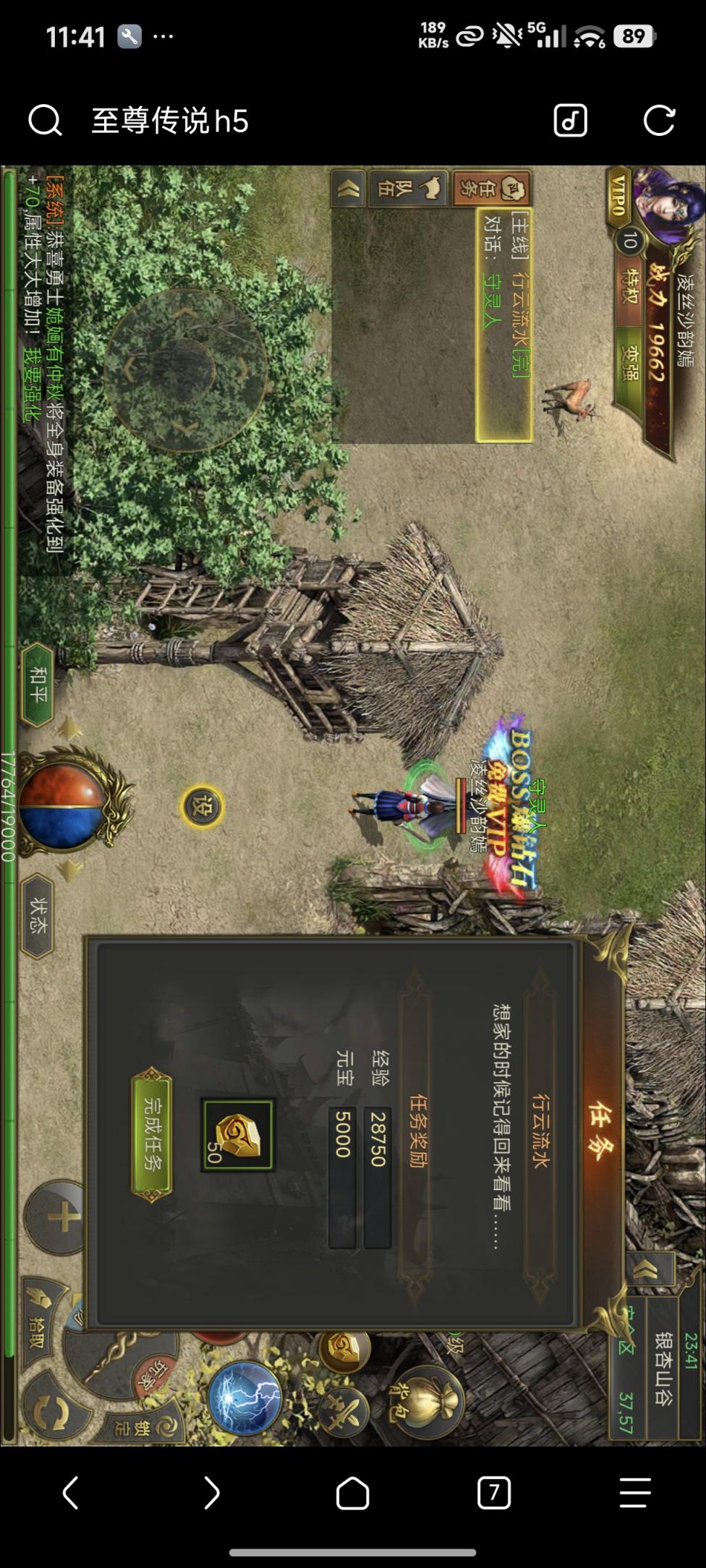The image size is (706, 1568).
Task: Switch to the 队伍 team tab
Action: pos(408,188)
